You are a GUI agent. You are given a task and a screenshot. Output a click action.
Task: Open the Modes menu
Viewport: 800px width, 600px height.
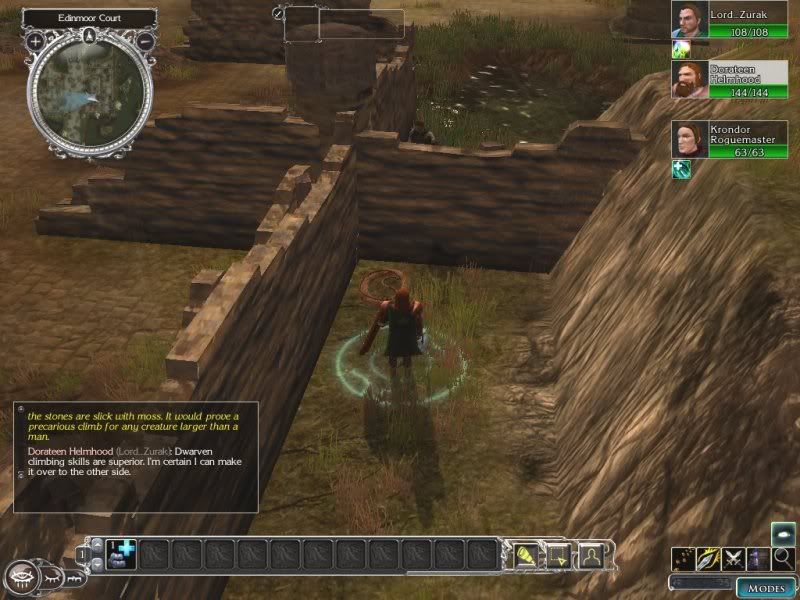[x=766, y=587]
